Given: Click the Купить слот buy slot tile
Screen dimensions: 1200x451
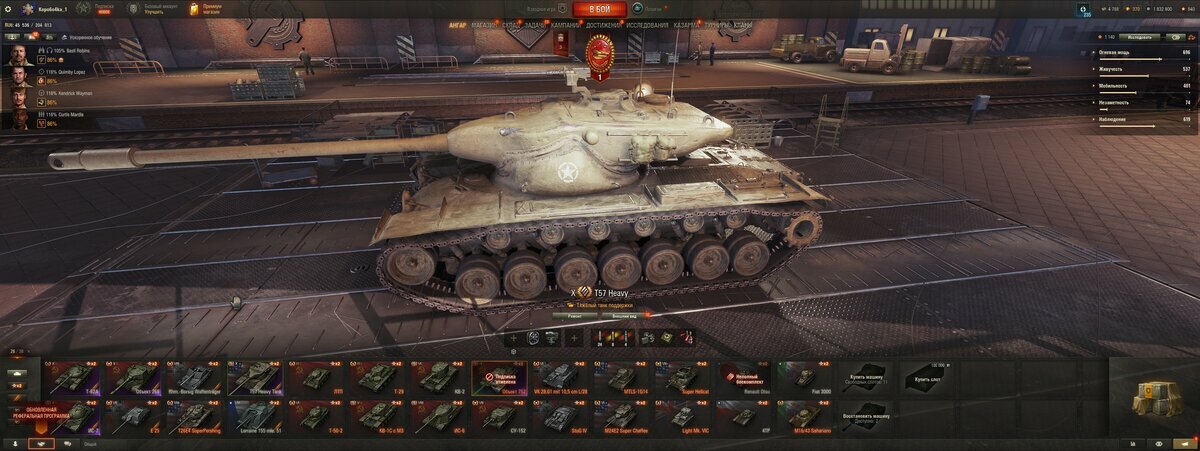Looking at the screenshot, I should 927,378.
